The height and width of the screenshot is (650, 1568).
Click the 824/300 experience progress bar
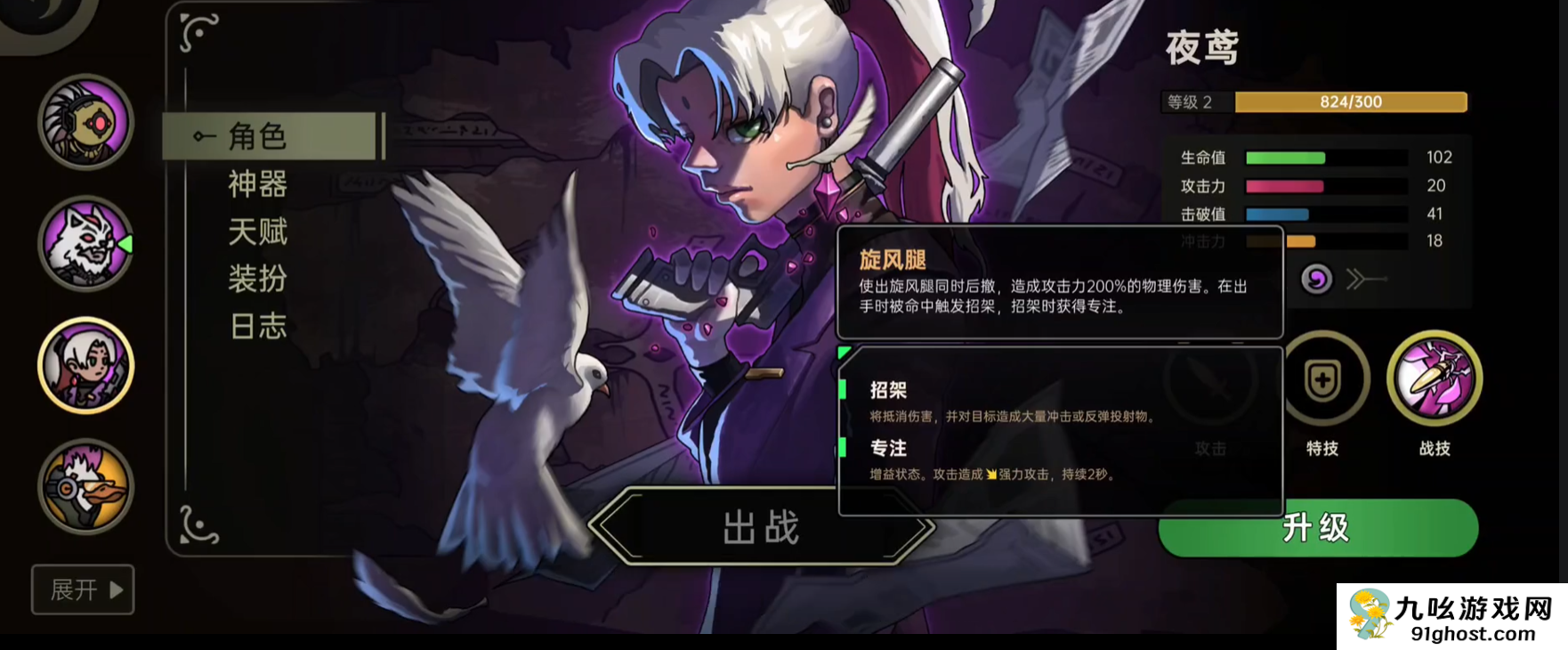[x=1348, y=102]
